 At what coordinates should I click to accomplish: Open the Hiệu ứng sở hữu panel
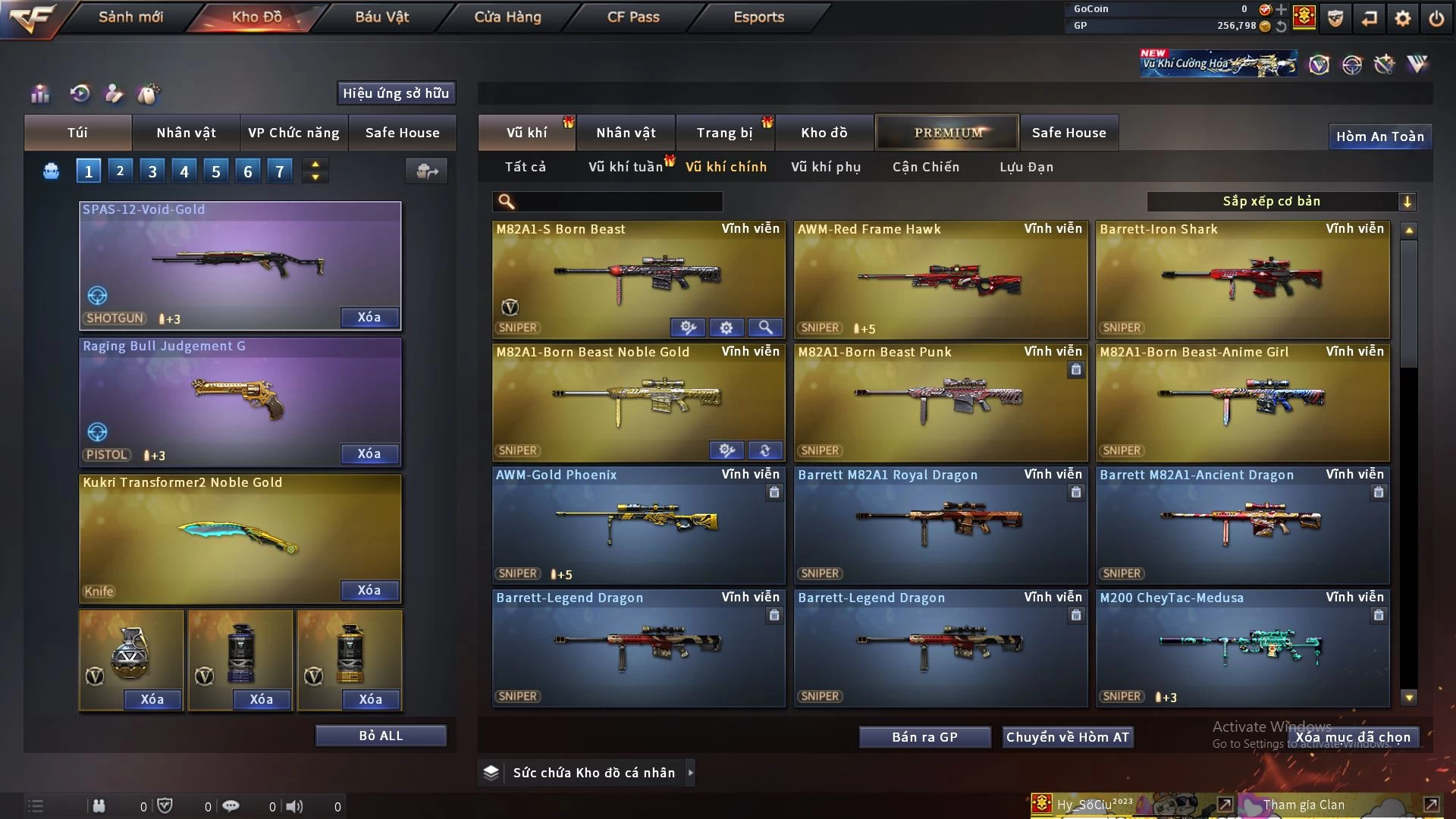pos(396,93)
